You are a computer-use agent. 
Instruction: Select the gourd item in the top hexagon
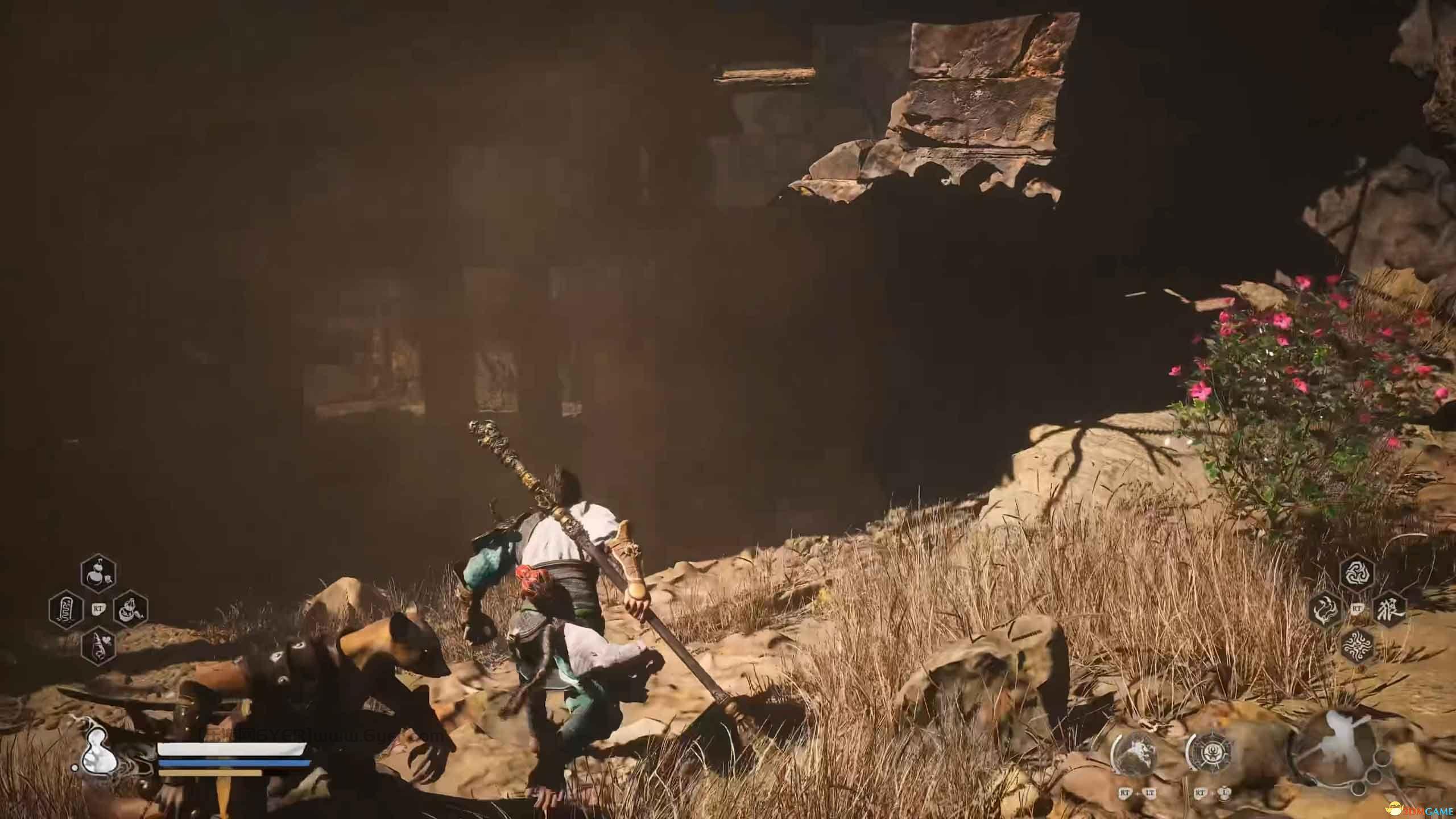(98, 575)
